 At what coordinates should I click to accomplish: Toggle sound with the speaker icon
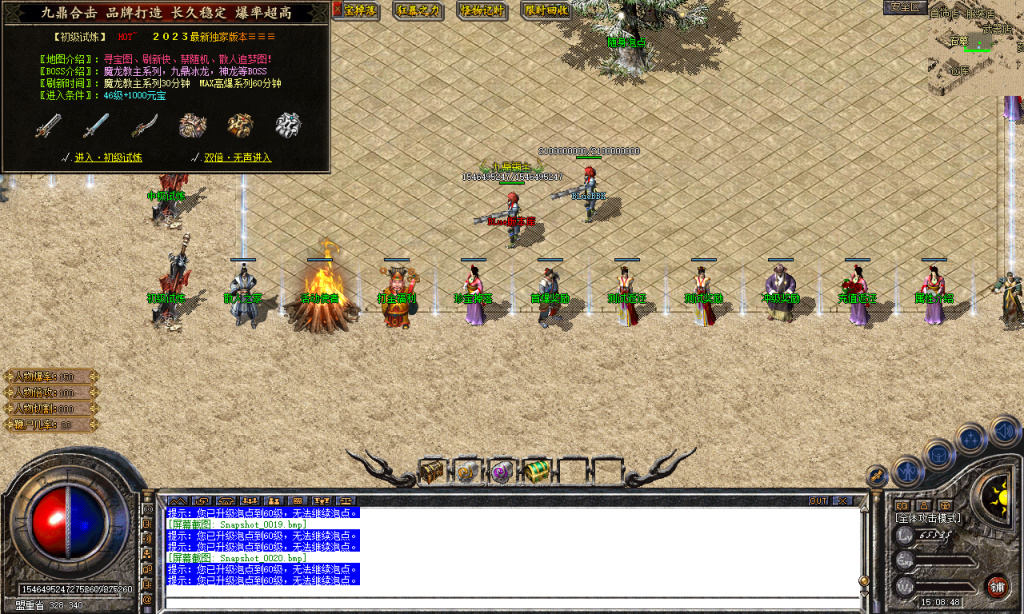click(1006, 432)
